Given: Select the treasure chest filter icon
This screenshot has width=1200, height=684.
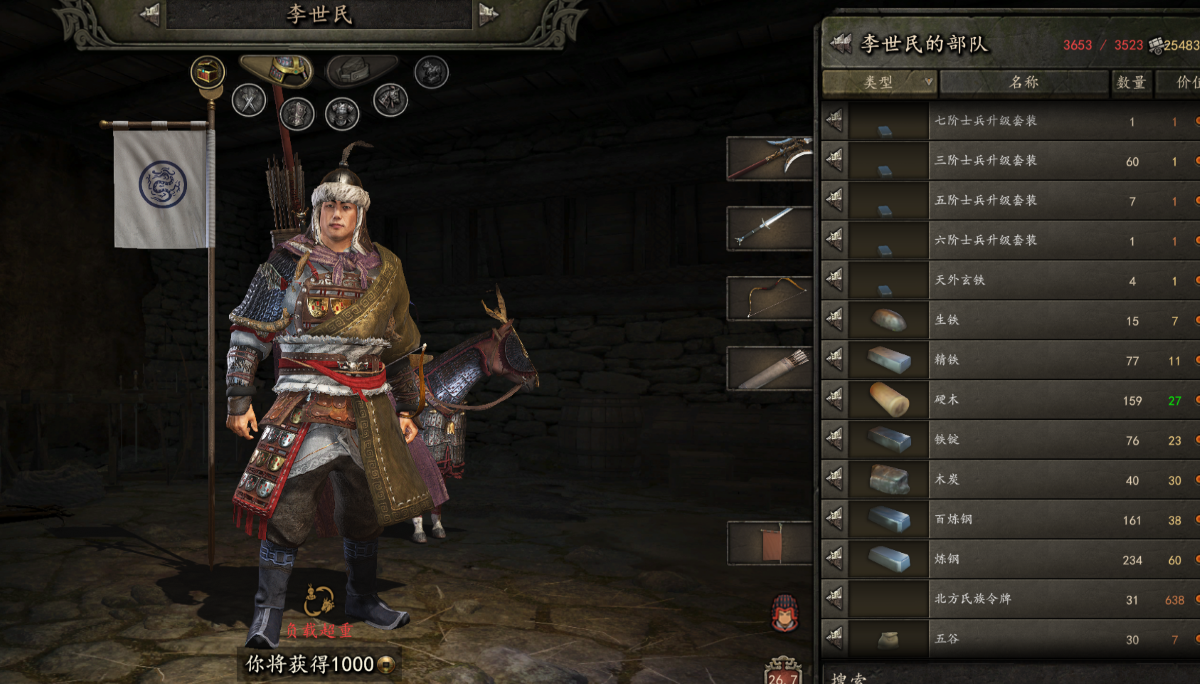Looking at the screenshot, I should (x=207, y=71).
